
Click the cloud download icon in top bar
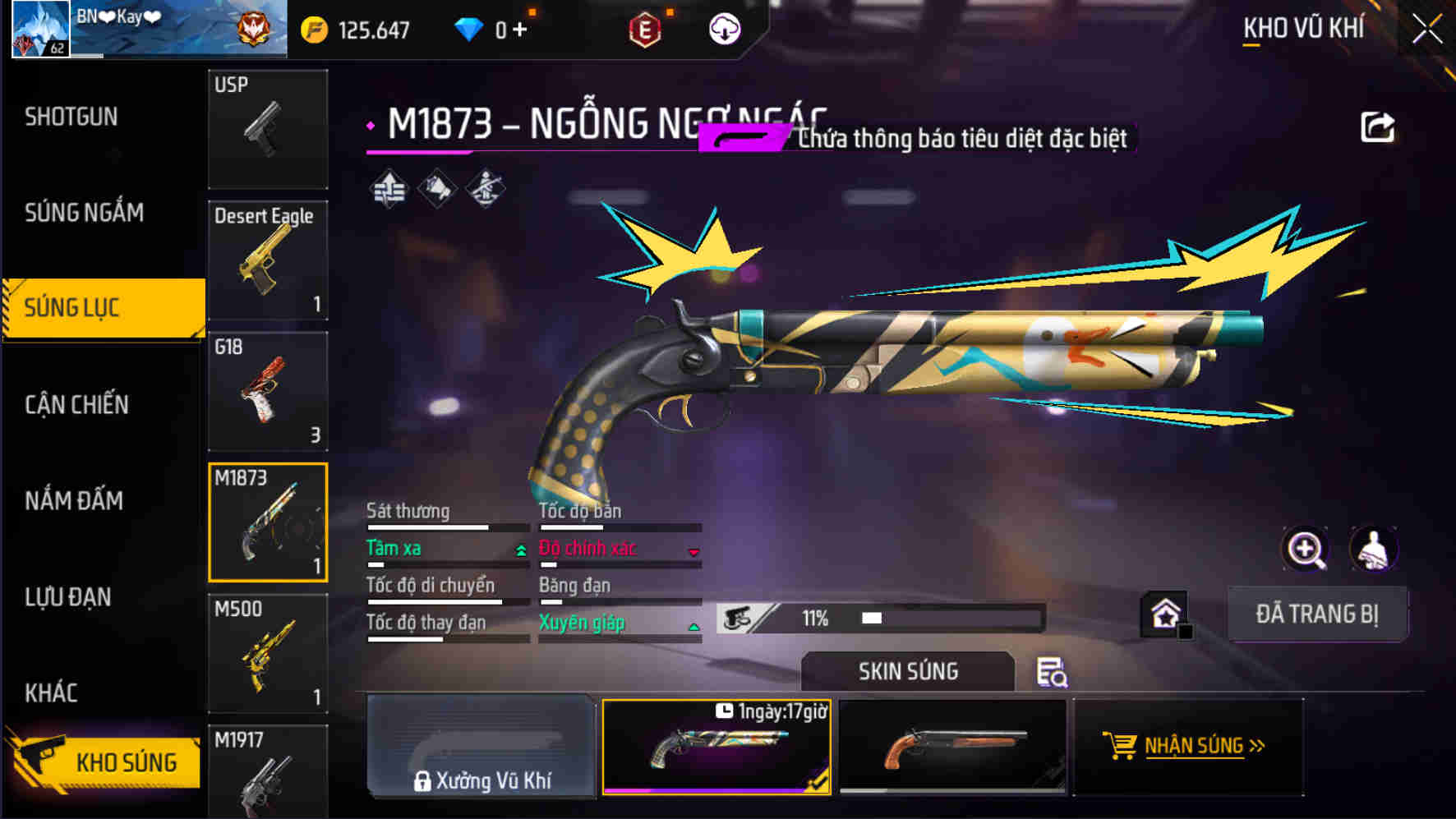[724, 27]
